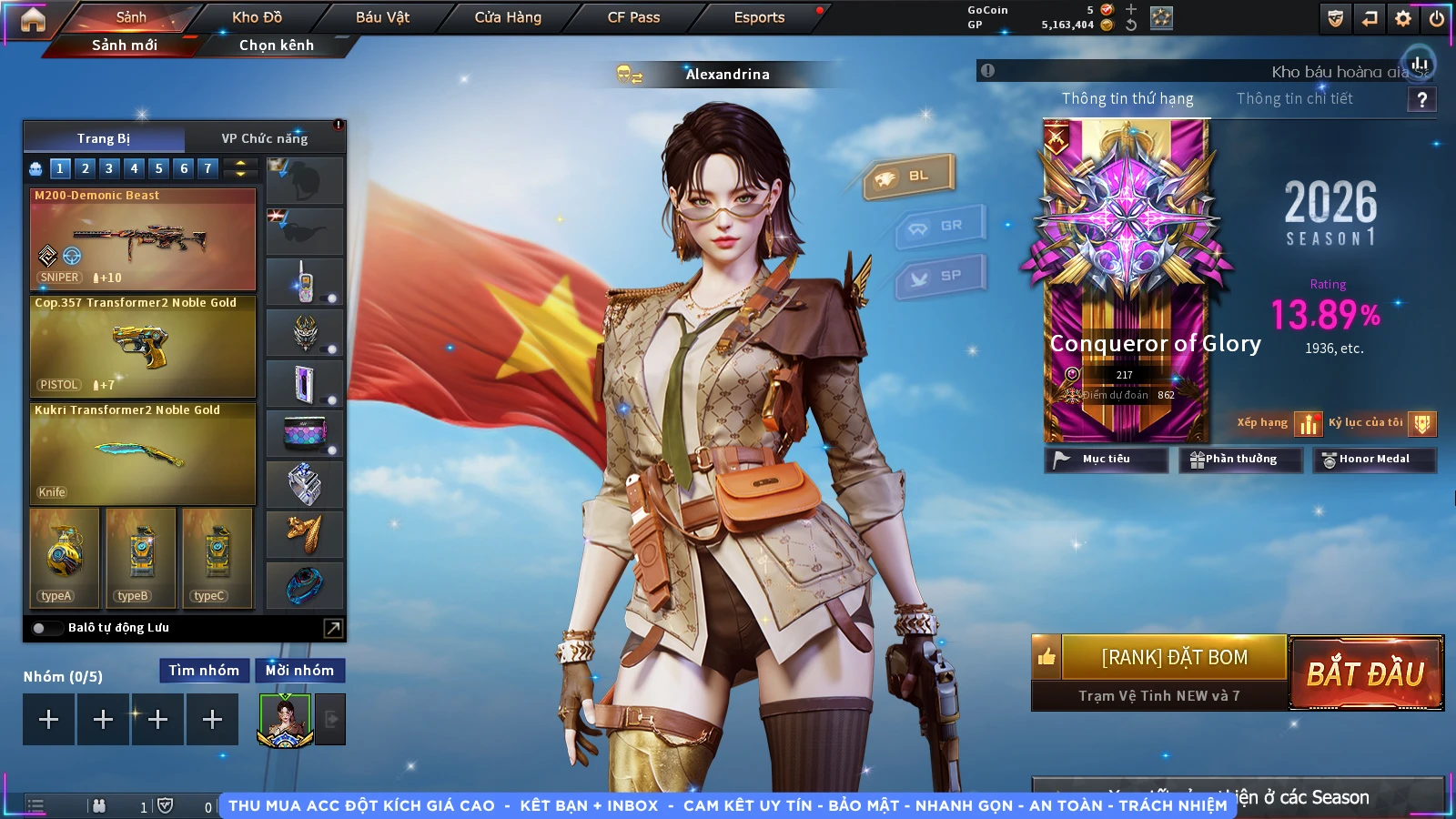Screen dimensions: 1456x819
Task: Open the settings gear icon
Action: point(1403,18)
